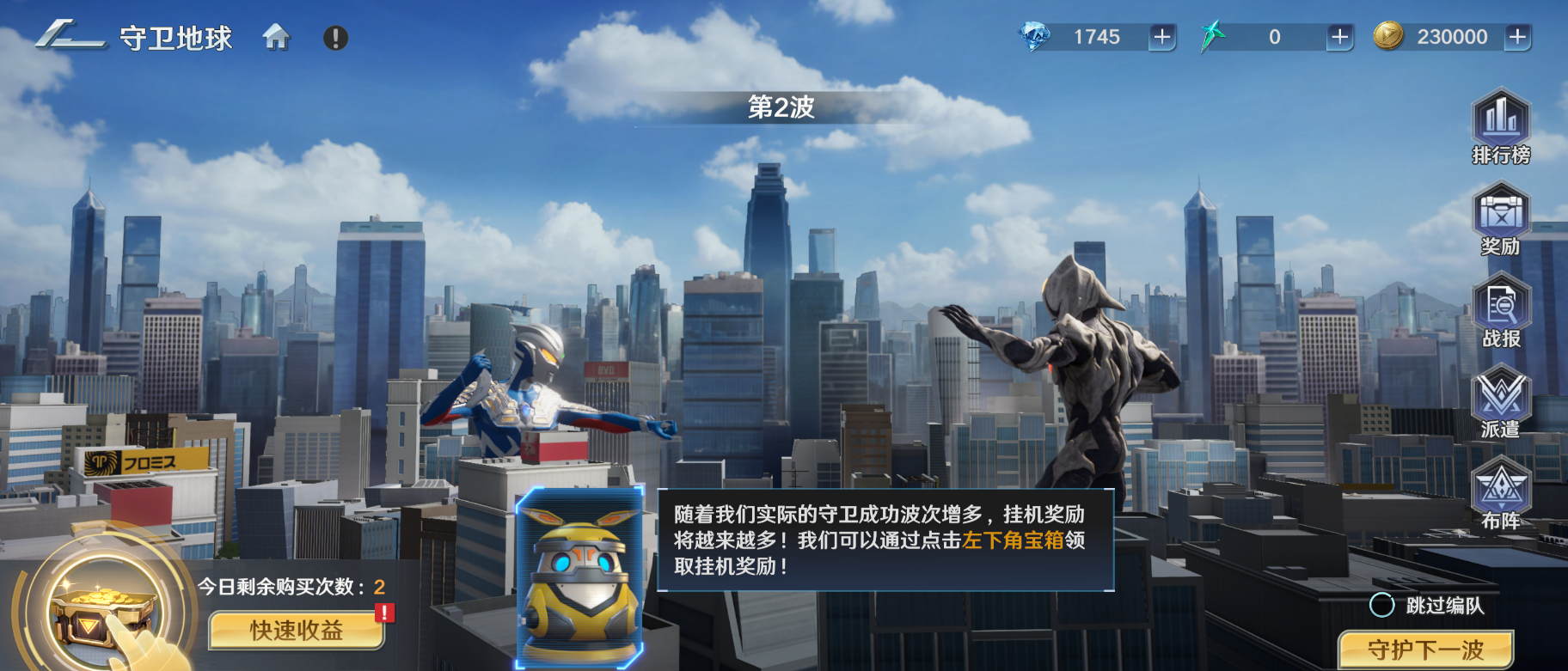Open the 布阵 formation setup
The width and height of the screenshot is (1568, 671).
[x=1501, y=494]
